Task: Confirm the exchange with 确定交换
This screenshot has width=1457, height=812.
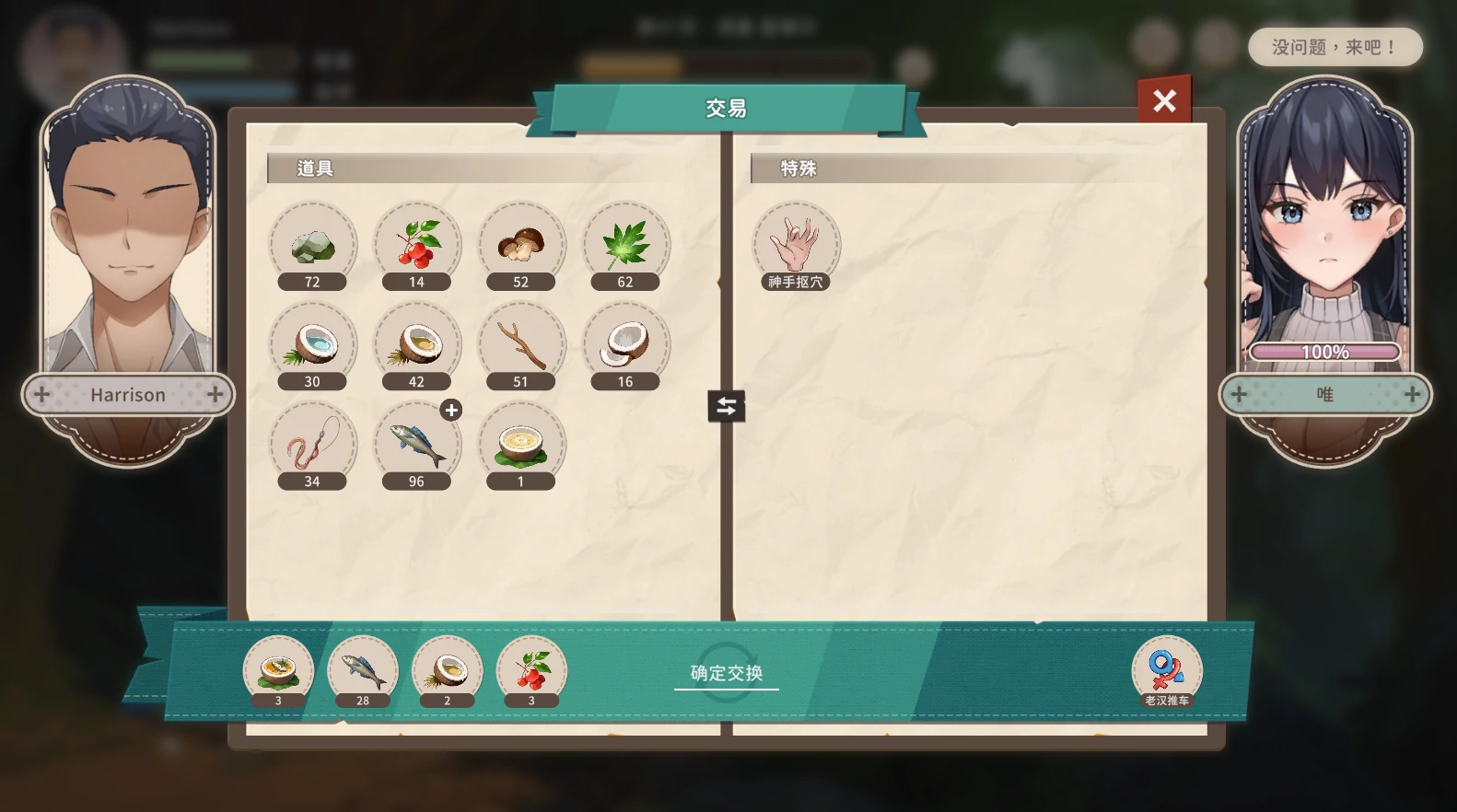Action: click(x=727, y=673)
